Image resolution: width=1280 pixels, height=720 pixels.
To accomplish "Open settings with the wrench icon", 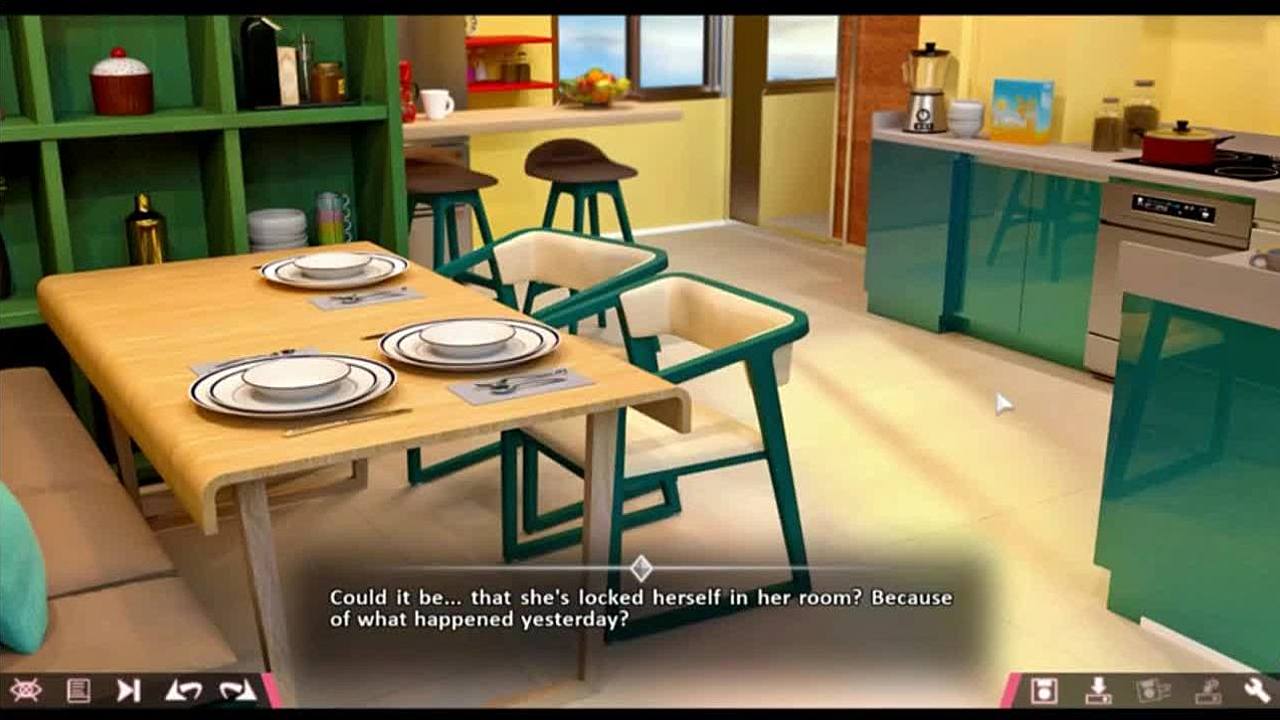I will 1257,690.
